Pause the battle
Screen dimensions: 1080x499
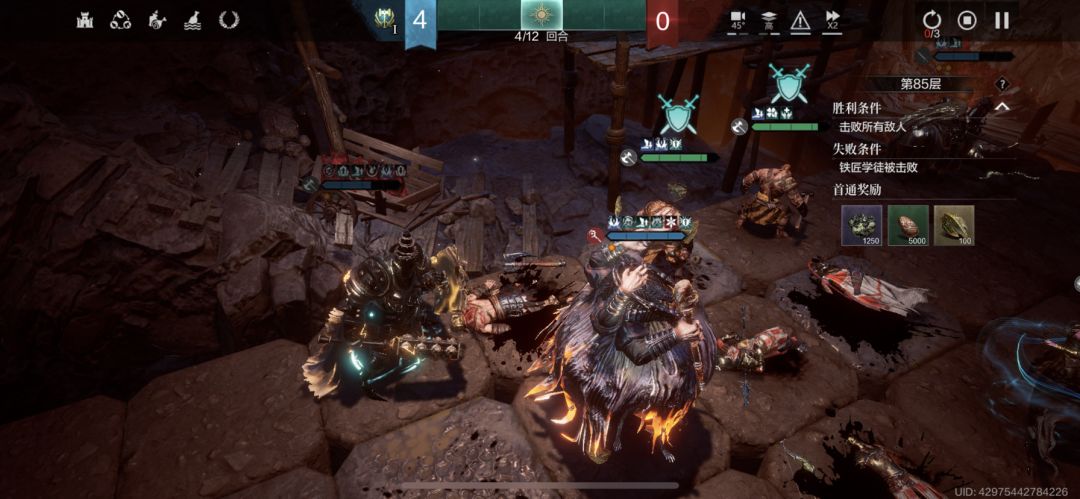click(1001, 19)
